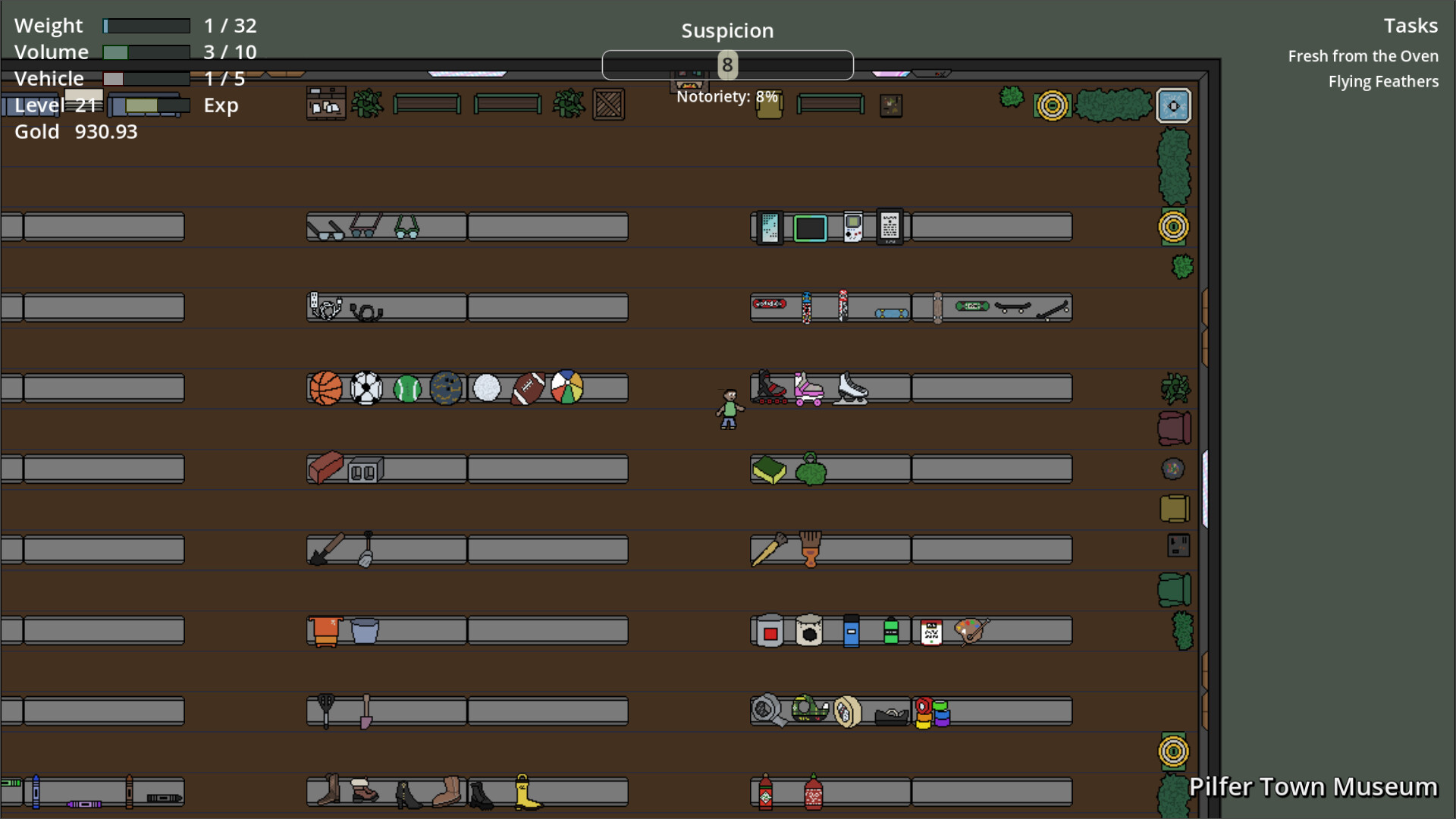Open the Fresh from the Oven task
1456x819 pixels.
[x=1363, y=55]
